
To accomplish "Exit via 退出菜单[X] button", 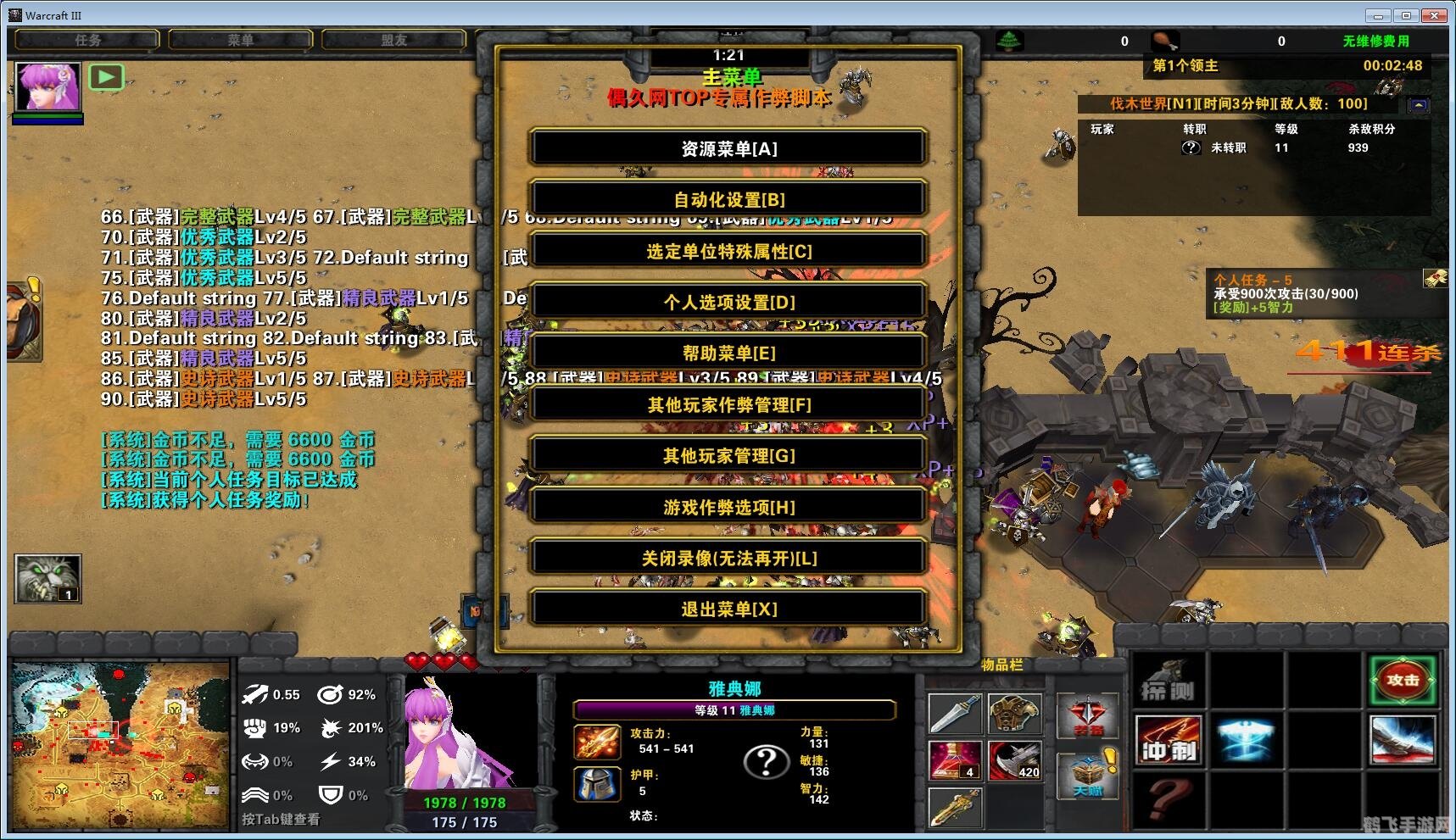I will [728, 609].
